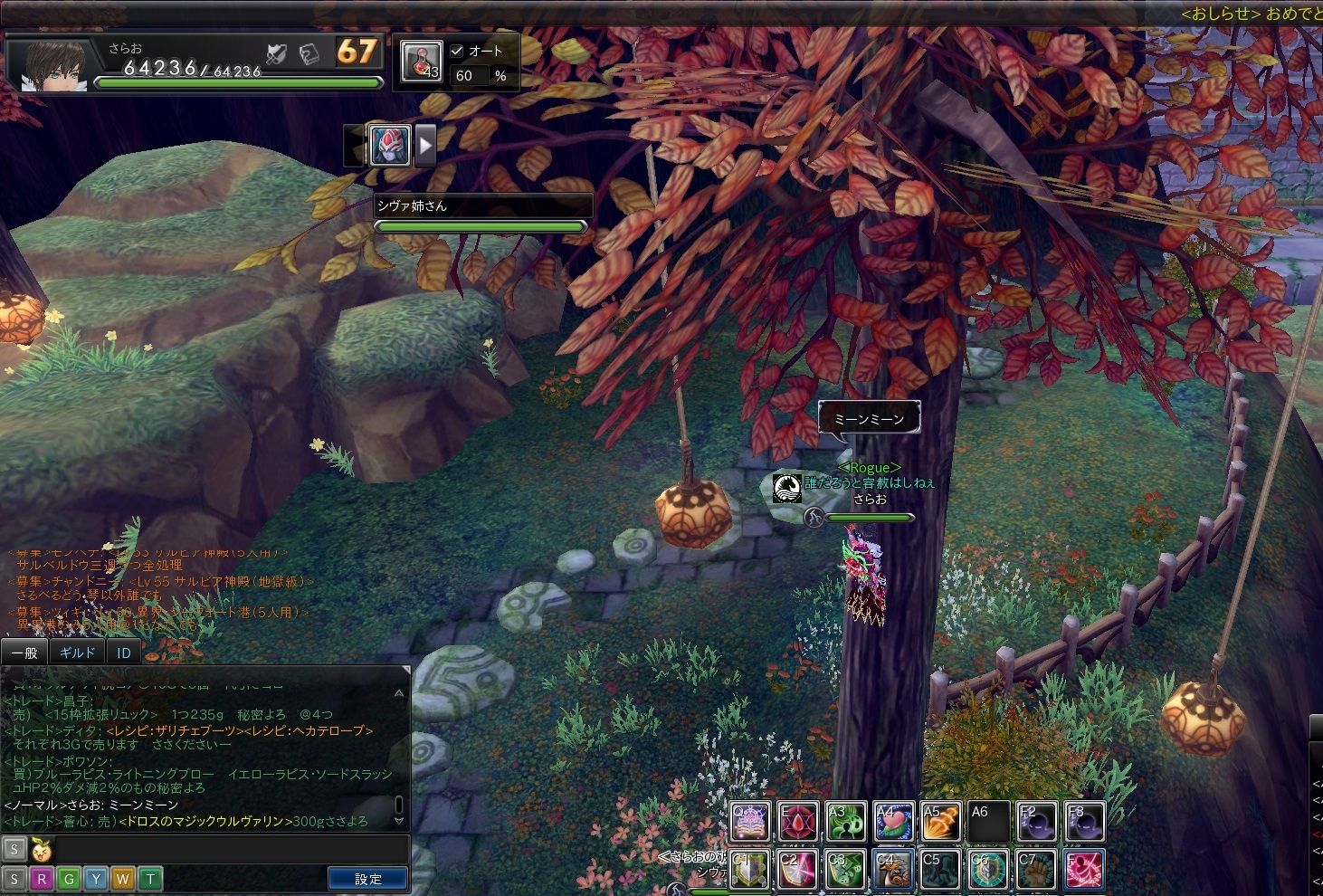Use the red health potion slot
The height and width of the screenshot is (896, 1323).
pyautogui.click(x=421, y=62)
